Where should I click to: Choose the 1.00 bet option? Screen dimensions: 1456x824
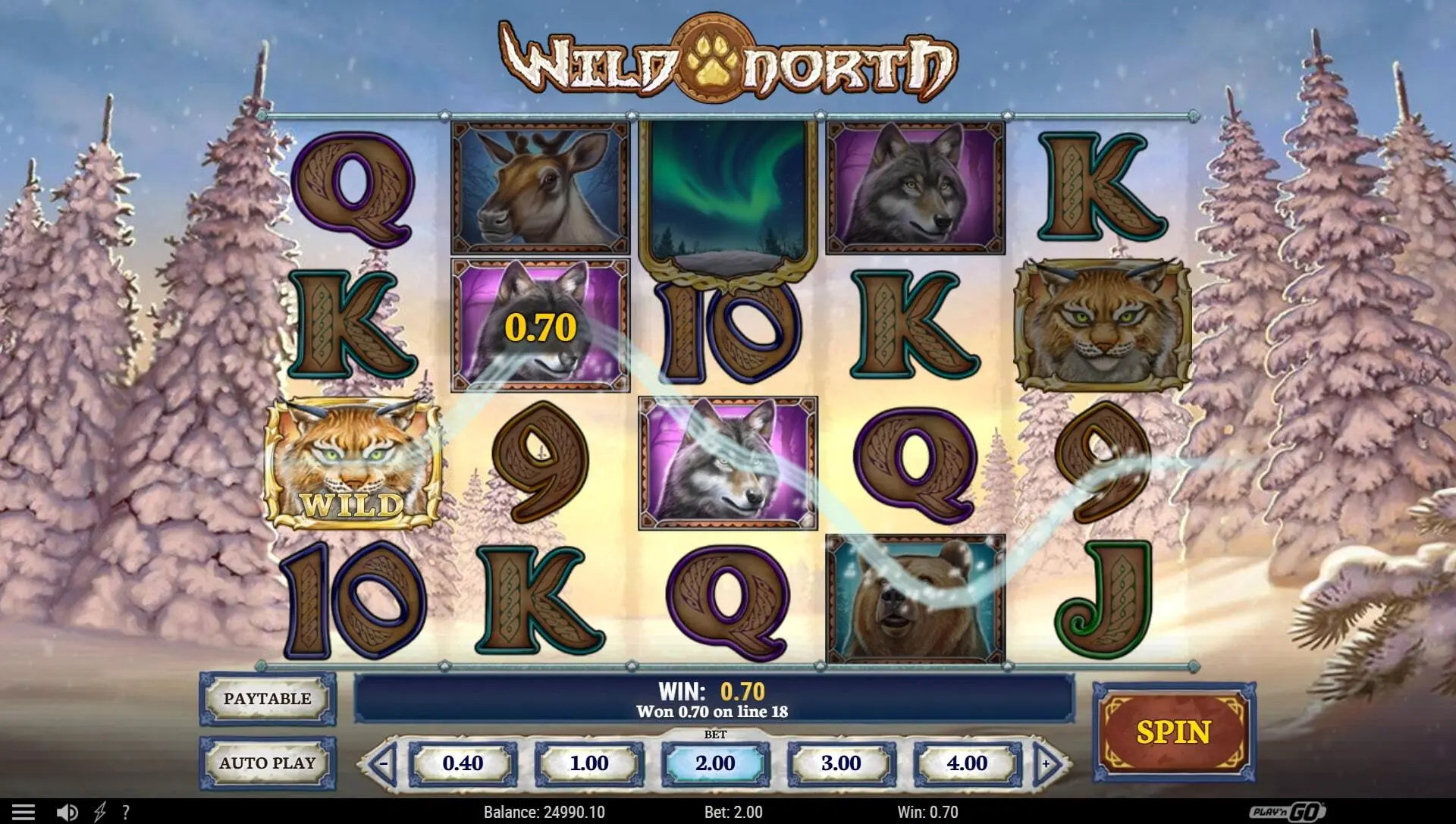tap(589, 763)
